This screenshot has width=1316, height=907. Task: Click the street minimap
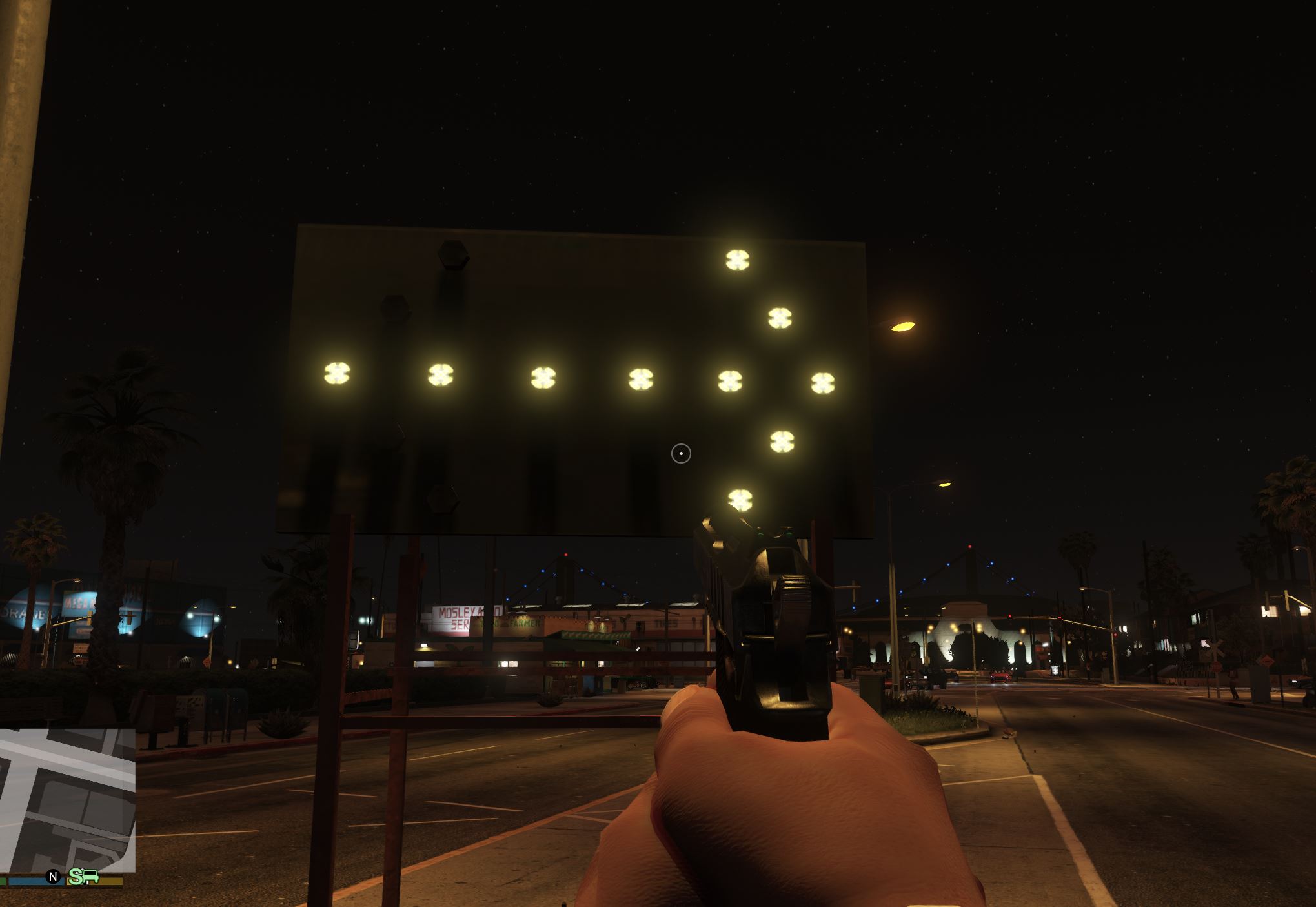click(67, 799)
